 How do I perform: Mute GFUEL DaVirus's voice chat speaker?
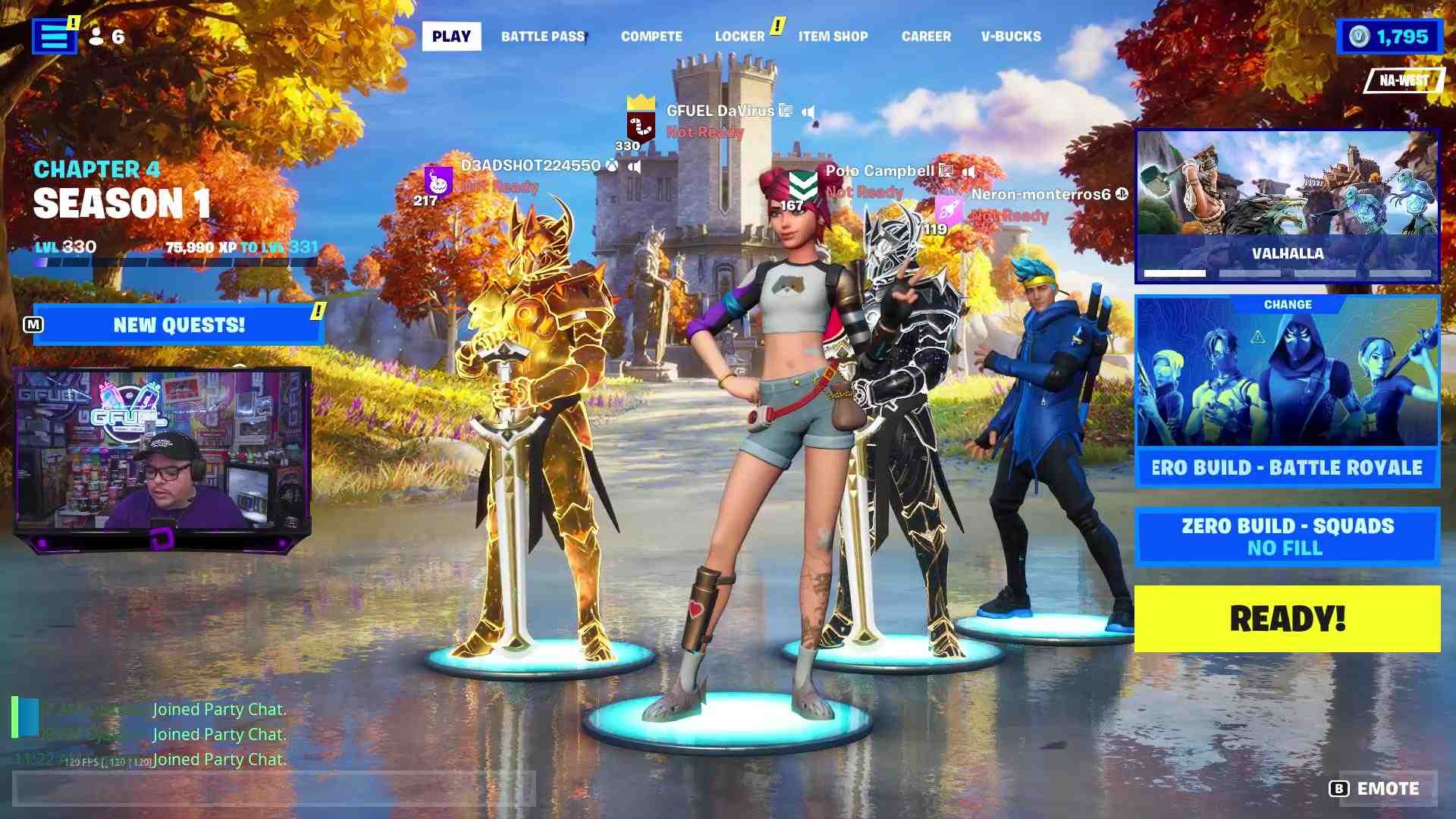(x=809, y=111)
